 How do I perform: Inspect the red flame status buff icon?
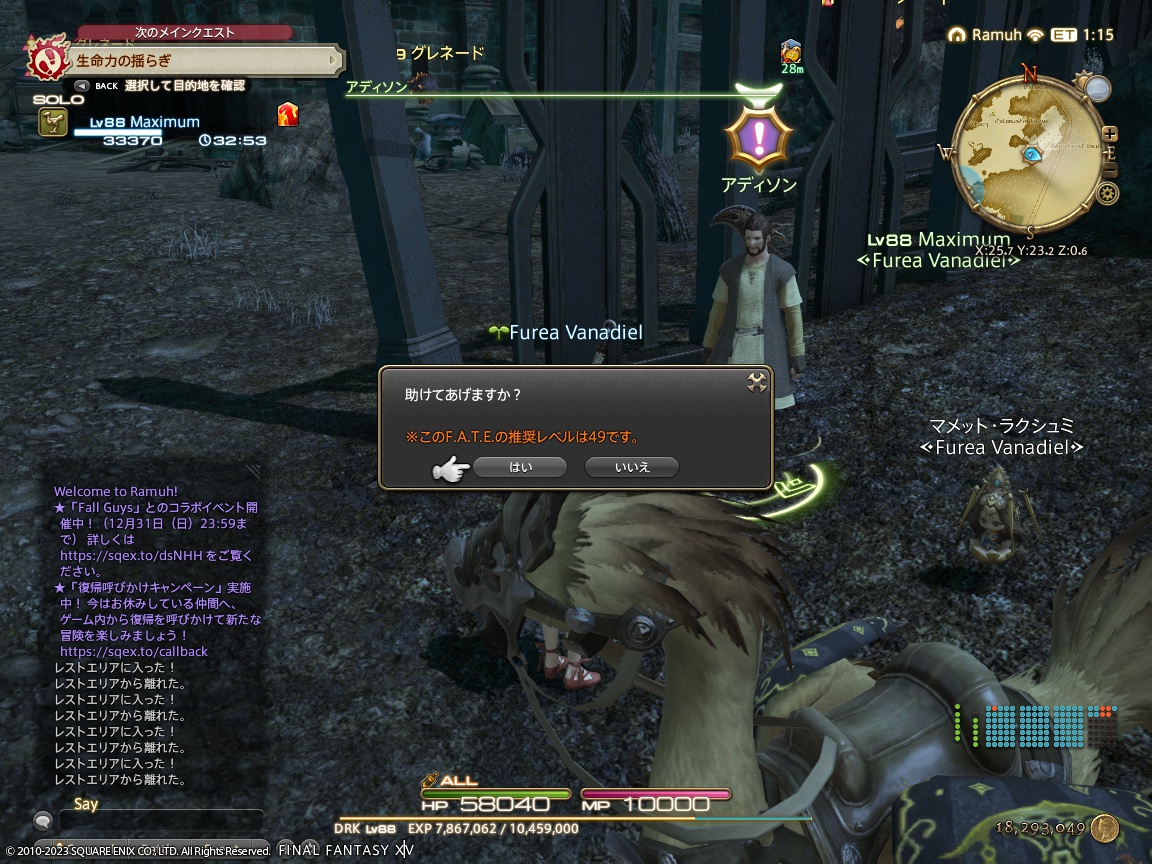[x=288, y=114]
